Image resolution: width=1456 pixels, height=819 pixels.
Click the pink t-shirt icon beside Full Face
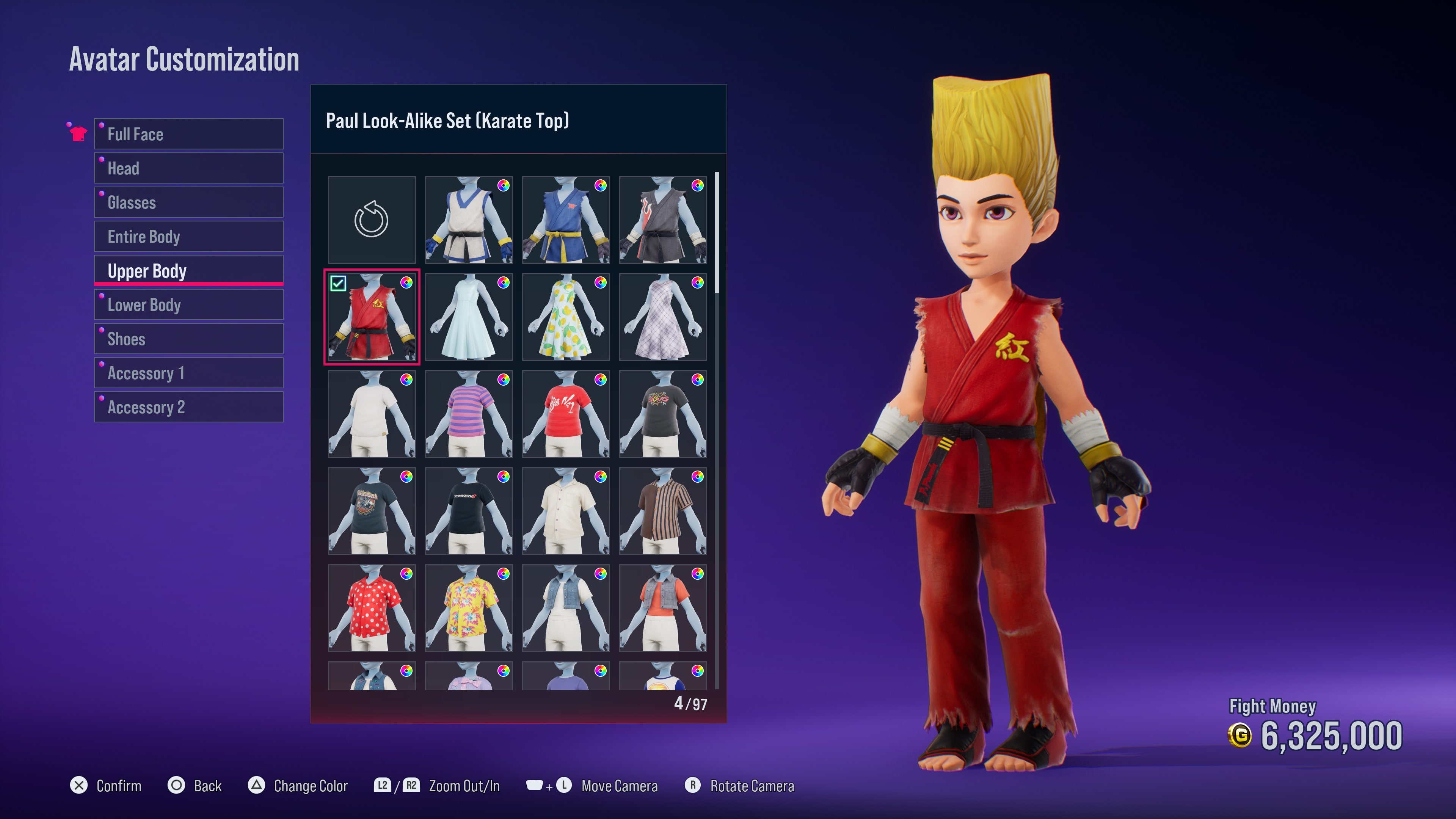click(x=79, y=133)
